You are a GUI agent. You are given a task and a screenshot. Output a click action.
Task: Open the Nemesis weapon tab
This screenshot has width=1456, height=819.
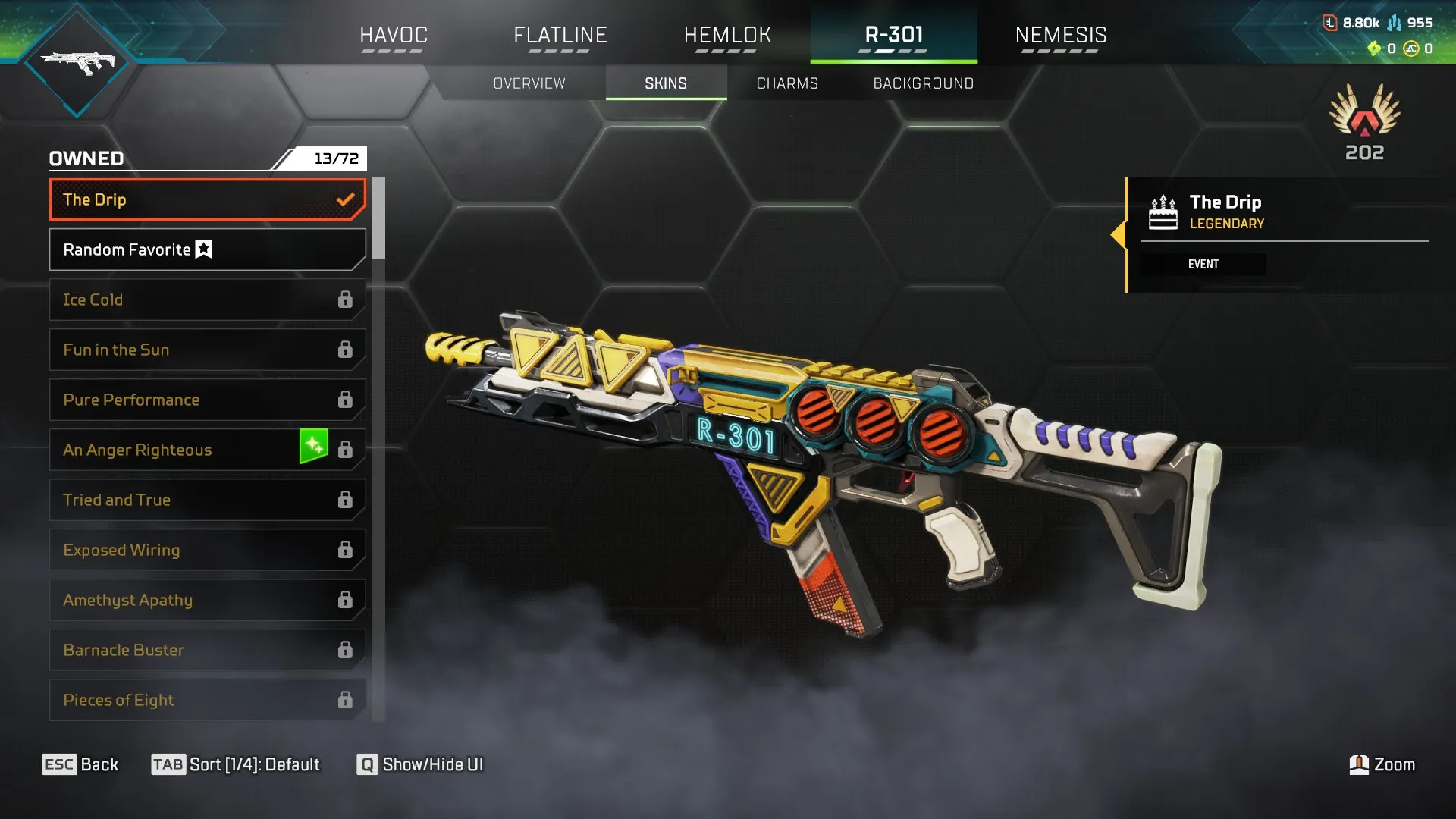pyautogui.click(x=1061, y=34)
